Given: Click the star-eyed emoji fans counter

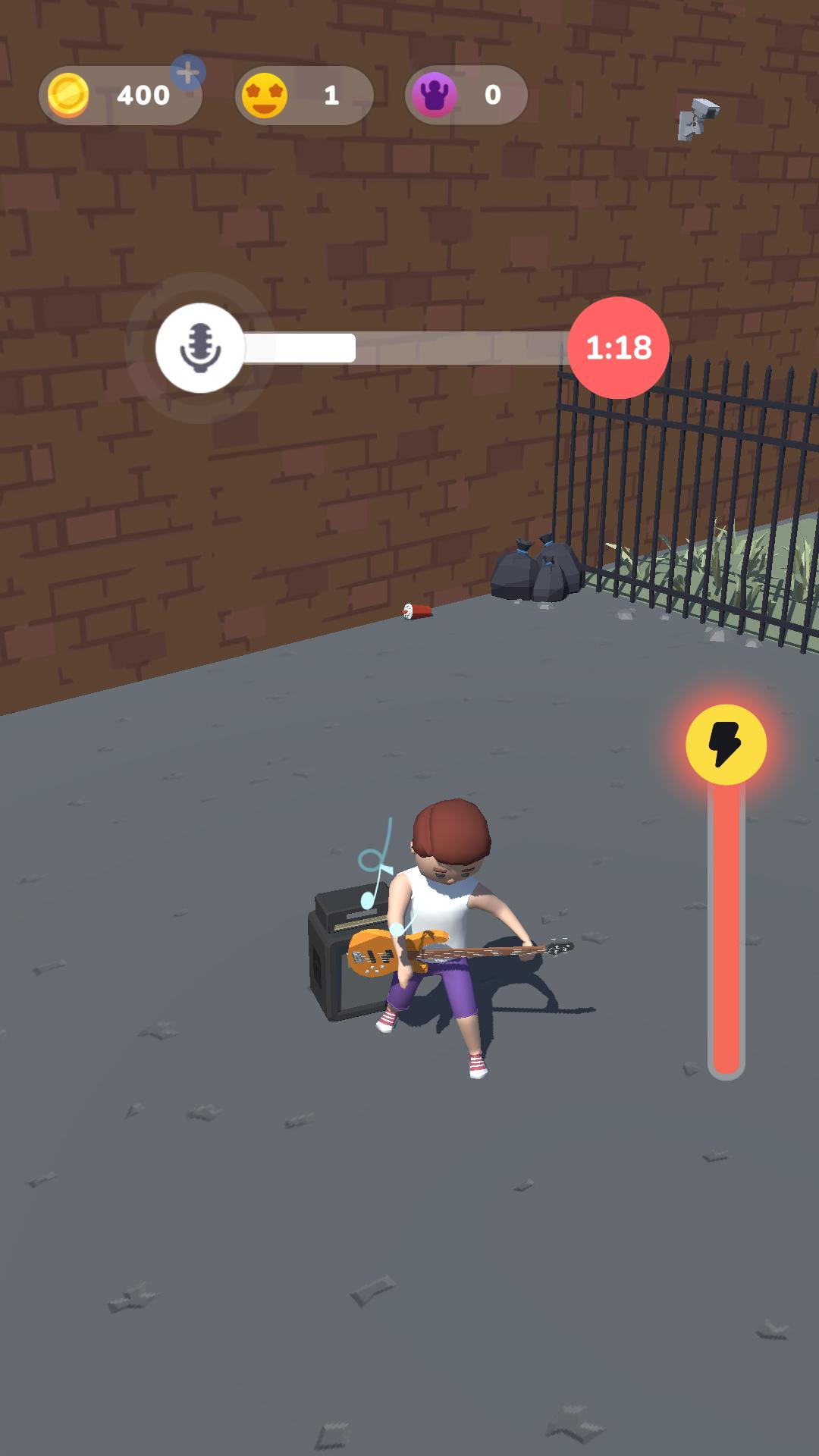Looking at the screenshot, I should click(303, 96).
